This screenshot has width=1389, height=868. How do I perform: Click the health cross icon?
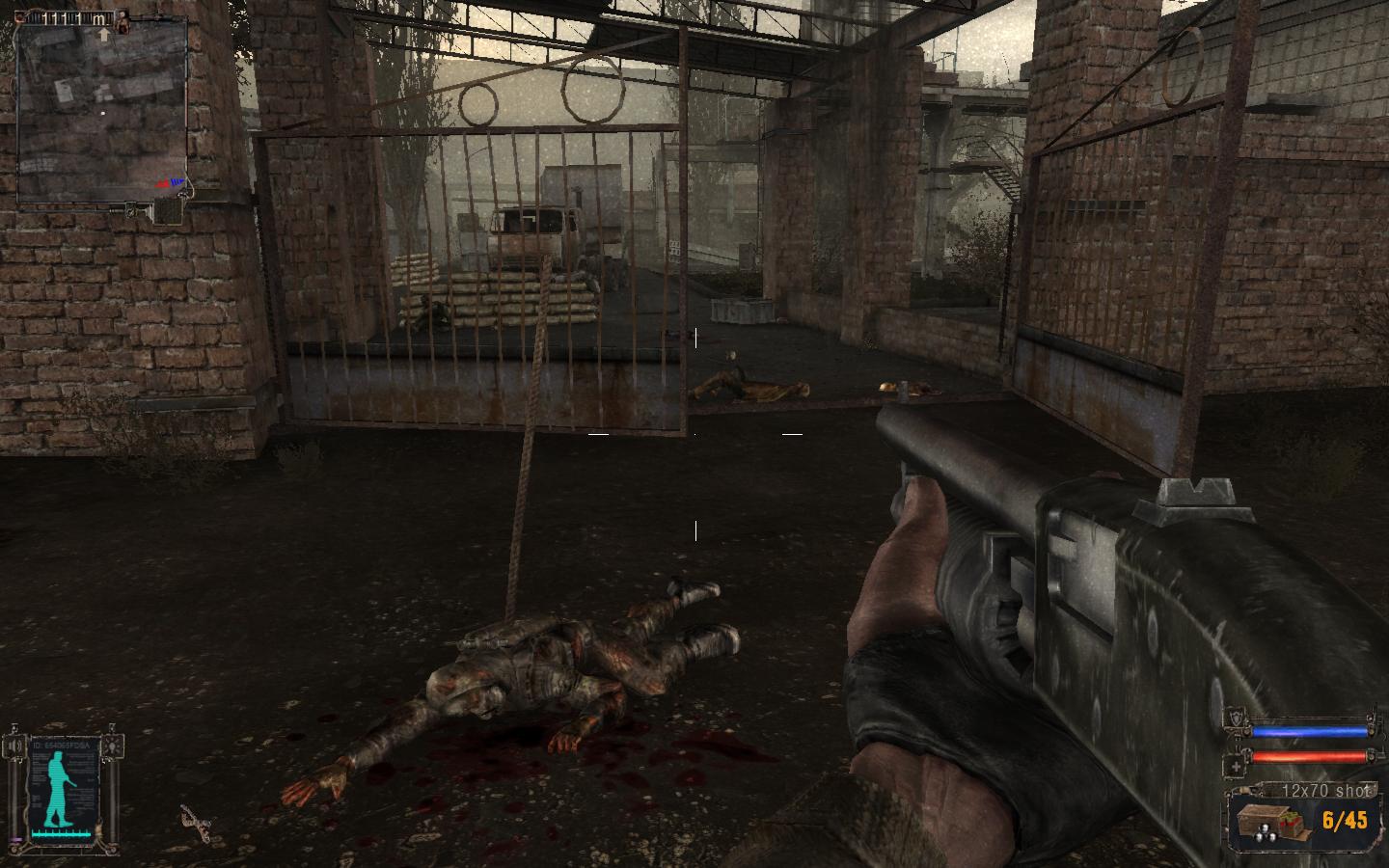coord(1237,766)
